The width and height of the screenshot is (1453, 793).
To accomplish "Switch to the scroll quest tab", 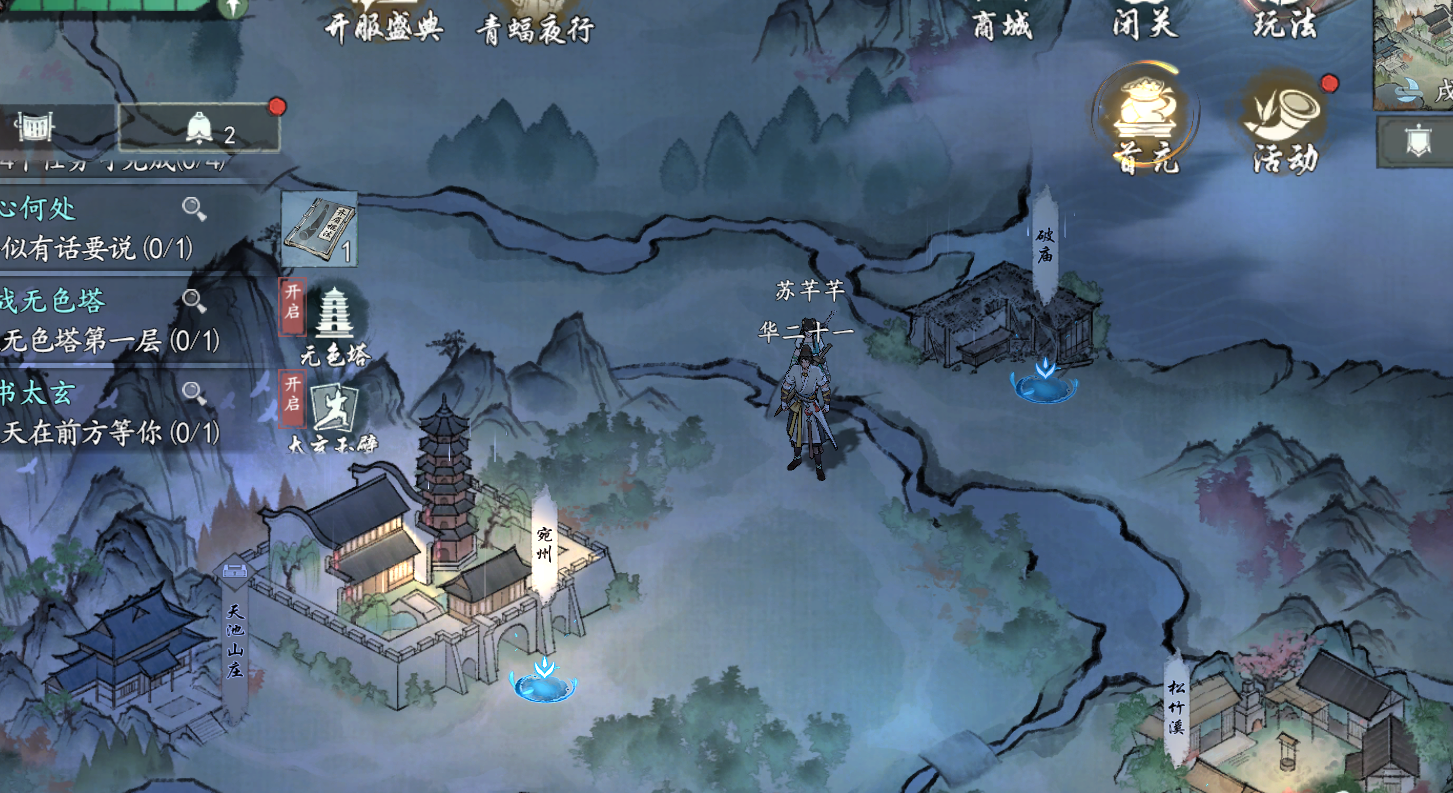I will coord(36,127).
